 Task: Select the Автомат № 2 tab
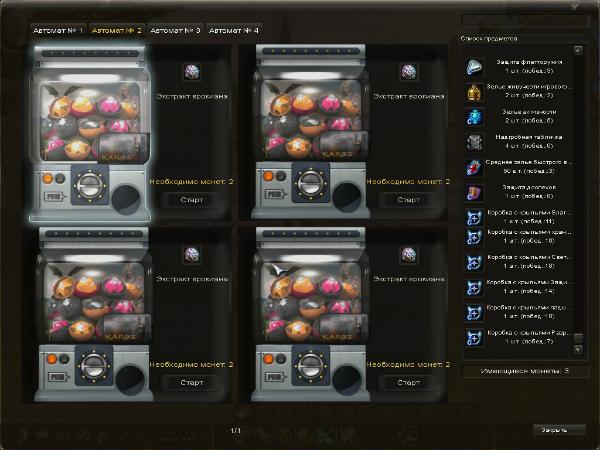coord(117,31)
